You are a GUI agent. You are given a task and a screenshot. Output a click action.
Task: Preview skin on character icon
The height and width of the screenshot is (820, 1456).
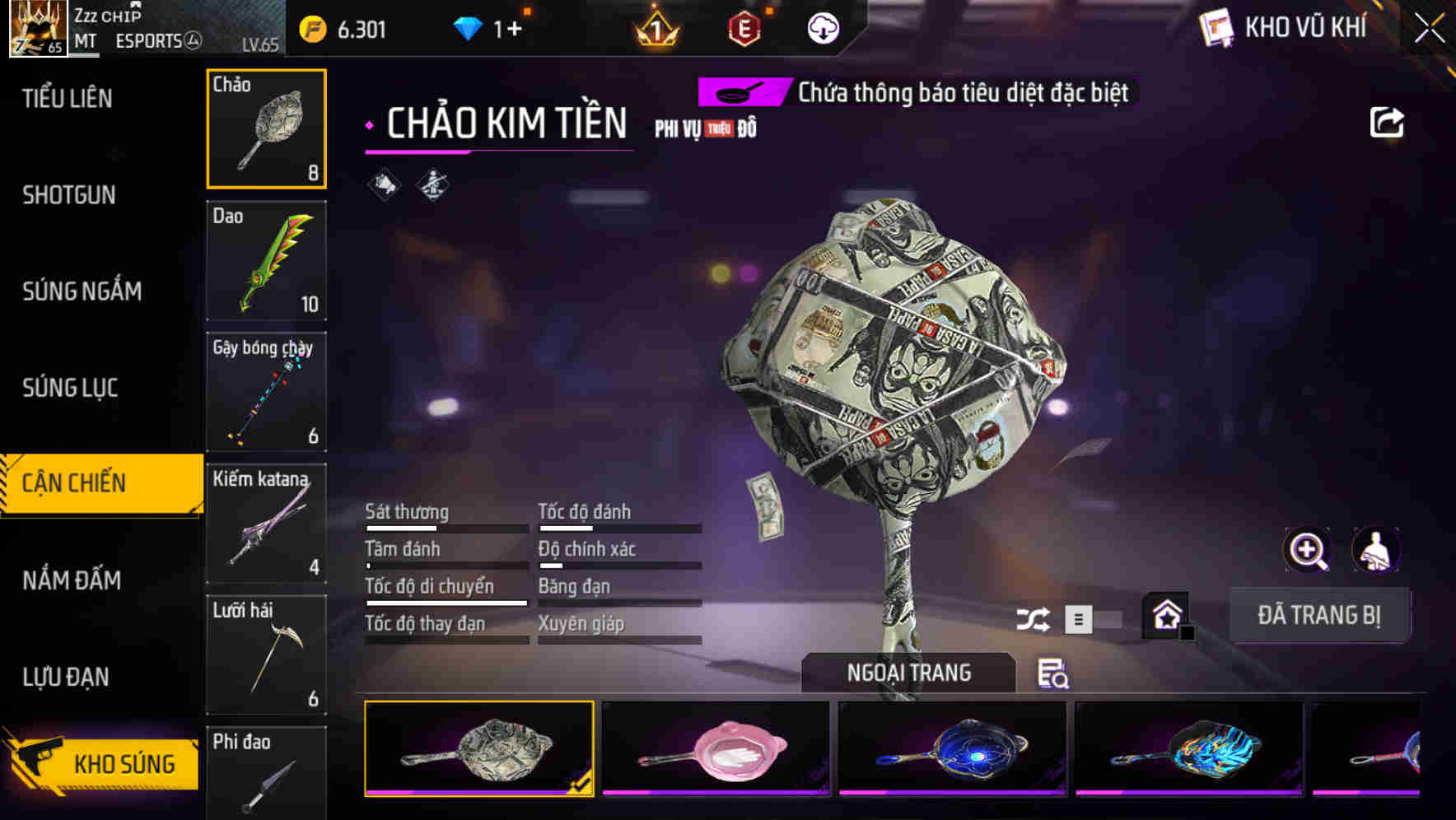pyautogui.click(x=1375, y=550)
